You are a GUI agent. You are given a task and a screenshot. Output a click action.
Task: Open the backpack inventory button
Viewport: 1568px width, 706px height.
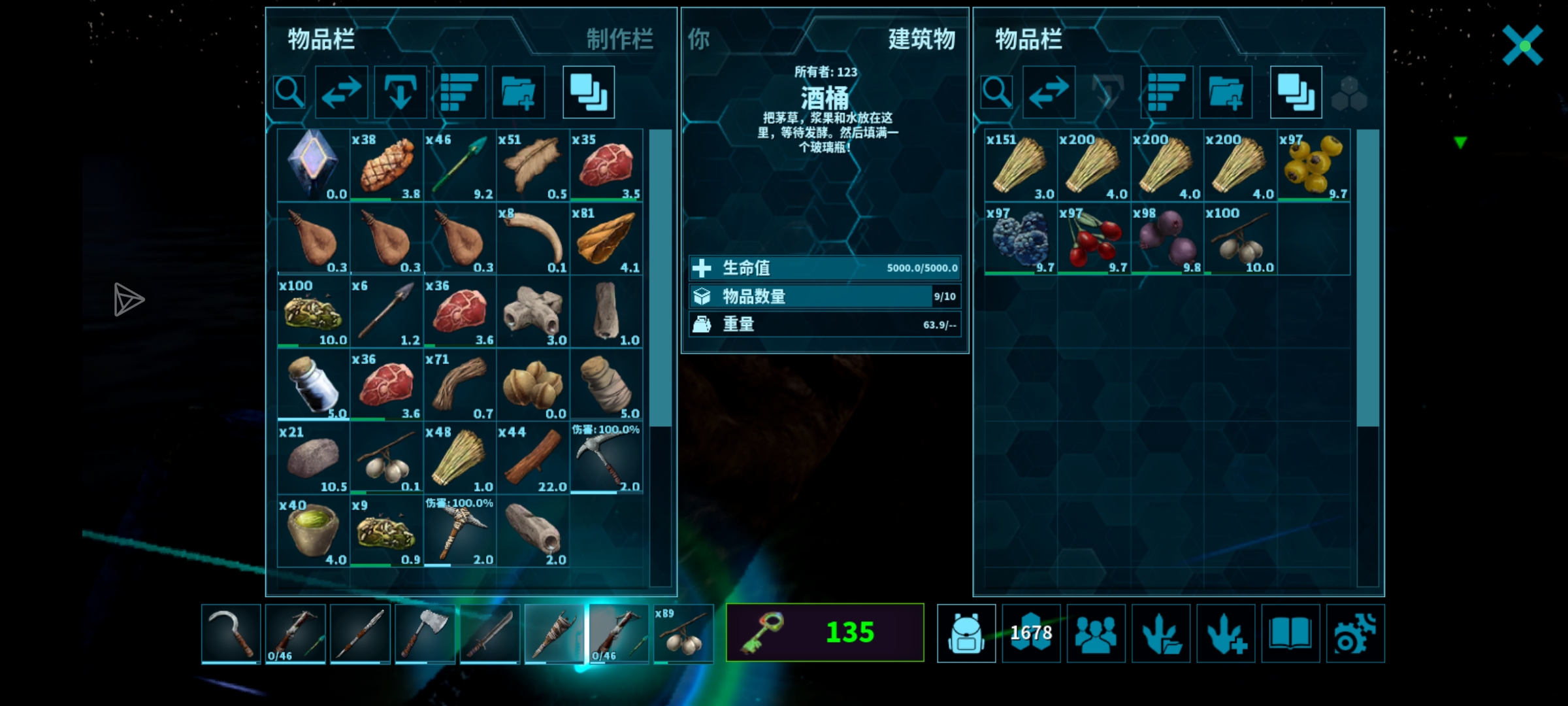point(966,633)
